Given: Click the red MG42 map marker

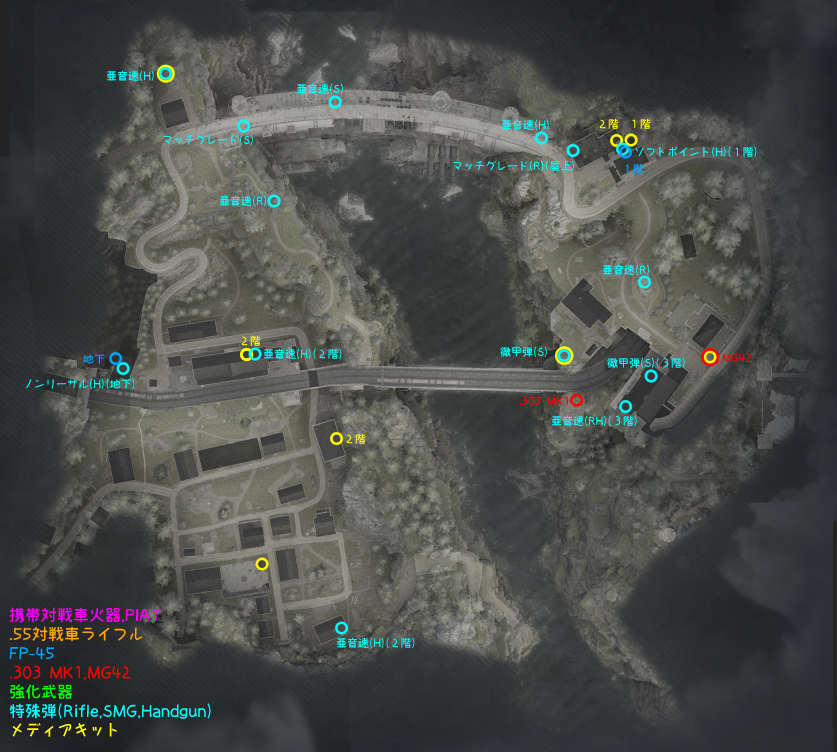Looking at the screenshot, I should click(710, 357).
